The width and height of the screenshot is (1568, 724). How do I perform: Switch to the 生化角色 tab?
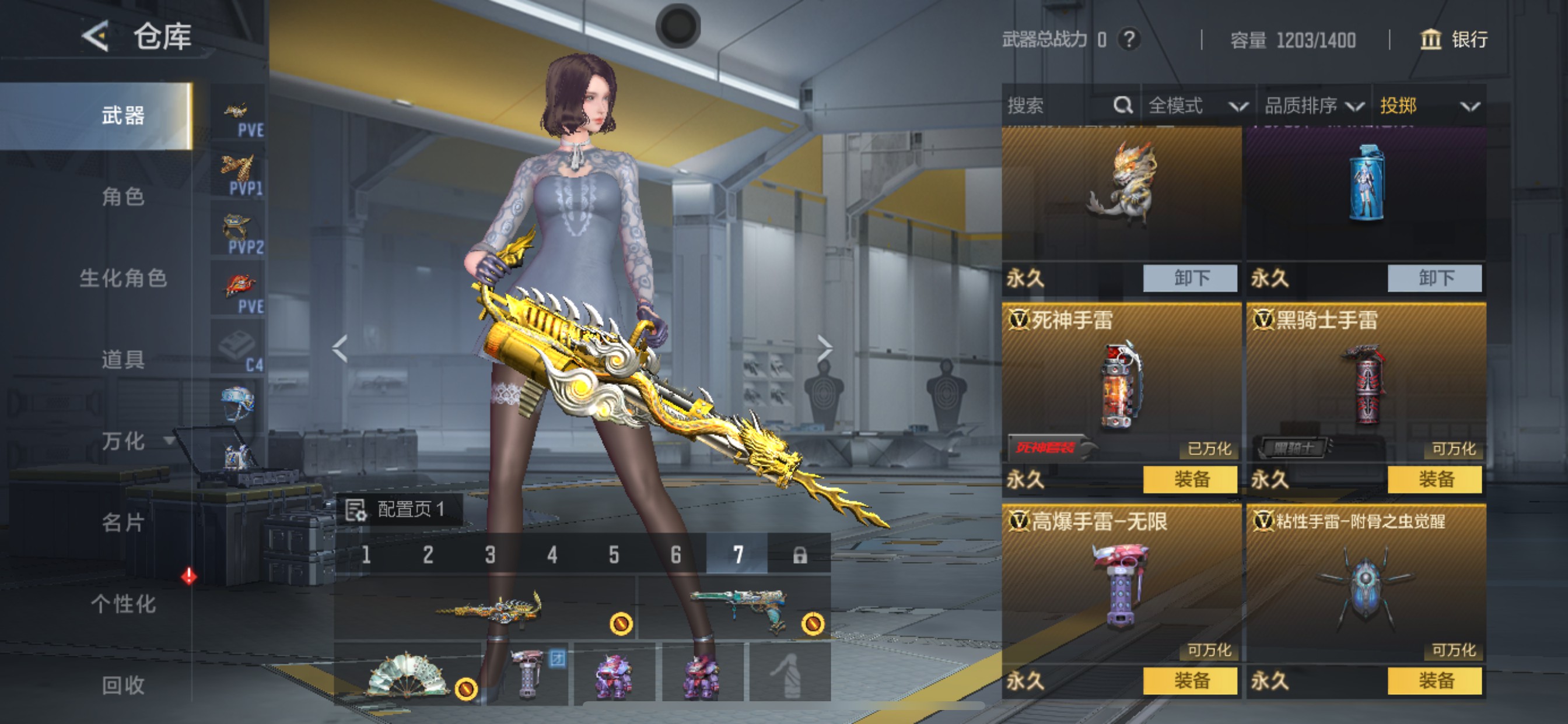click(123, 278)
